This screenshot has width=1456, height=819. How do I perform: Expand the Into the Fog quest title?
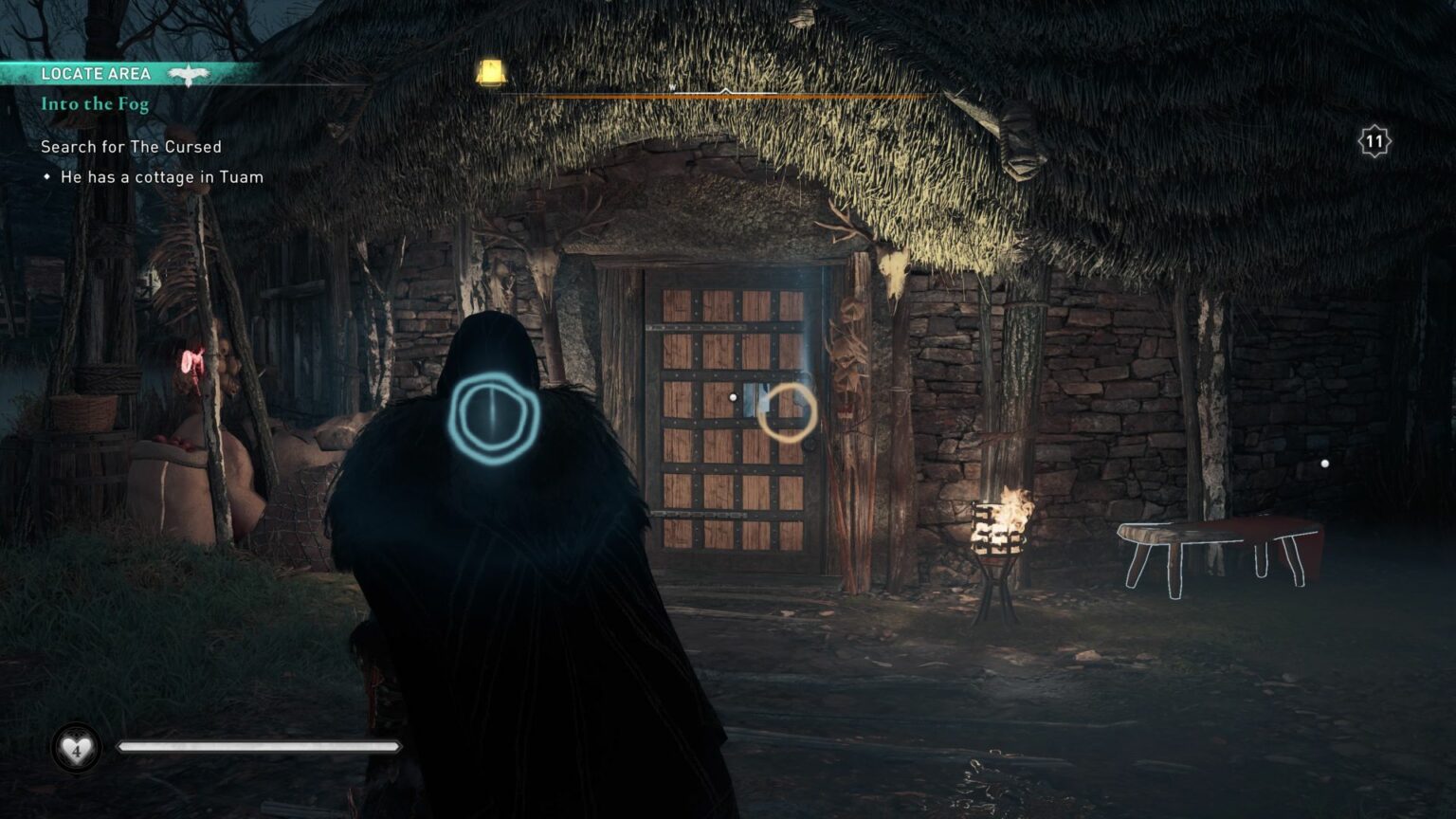click(x=94, y=104)
